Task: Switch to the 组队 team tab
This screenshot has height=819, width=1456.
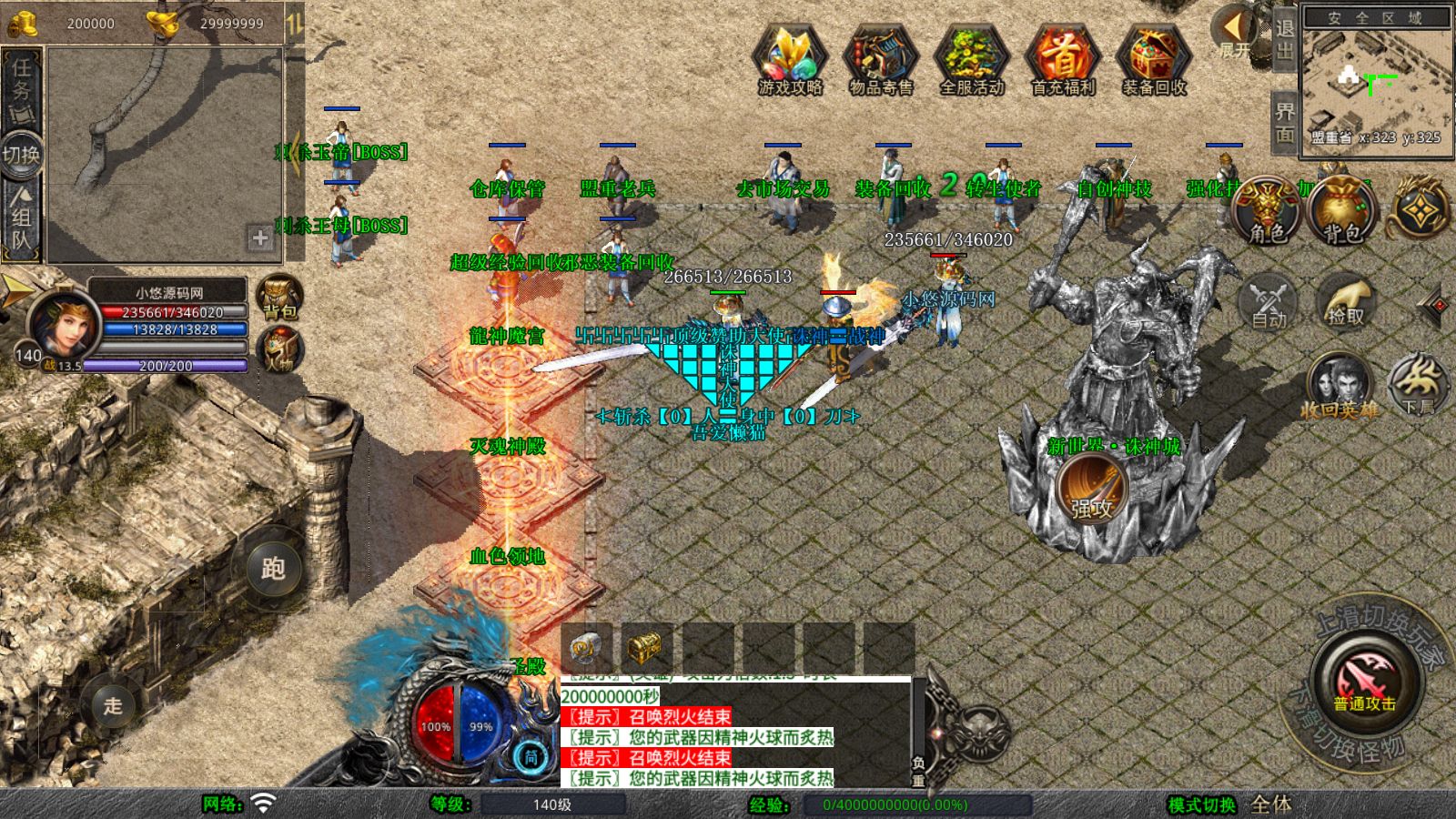Action: [22, 218]
